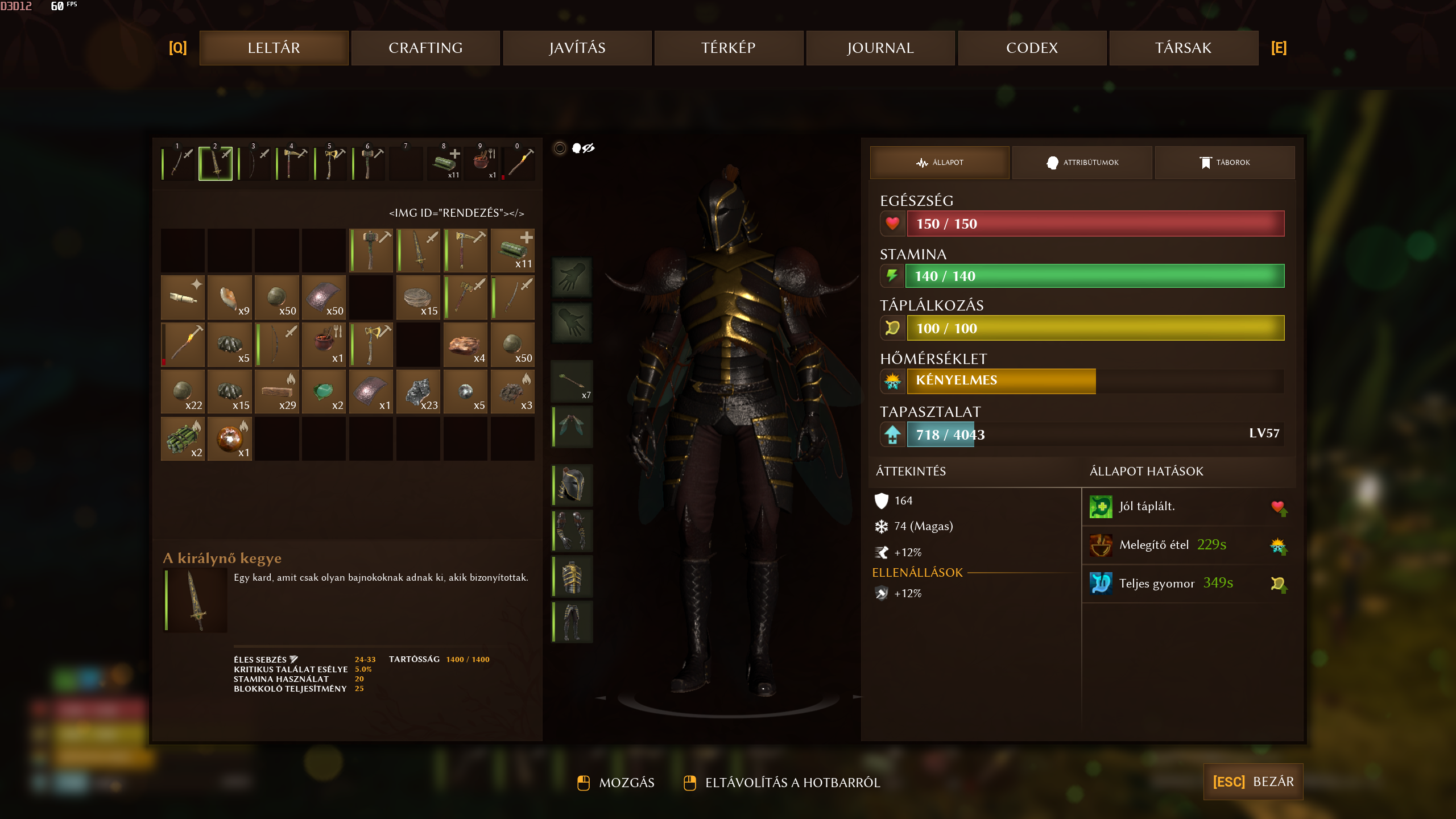Select the highlighted sword in hotbar slot 2
Viewport: 1456px width, 819px height.
tap(216, 164)
